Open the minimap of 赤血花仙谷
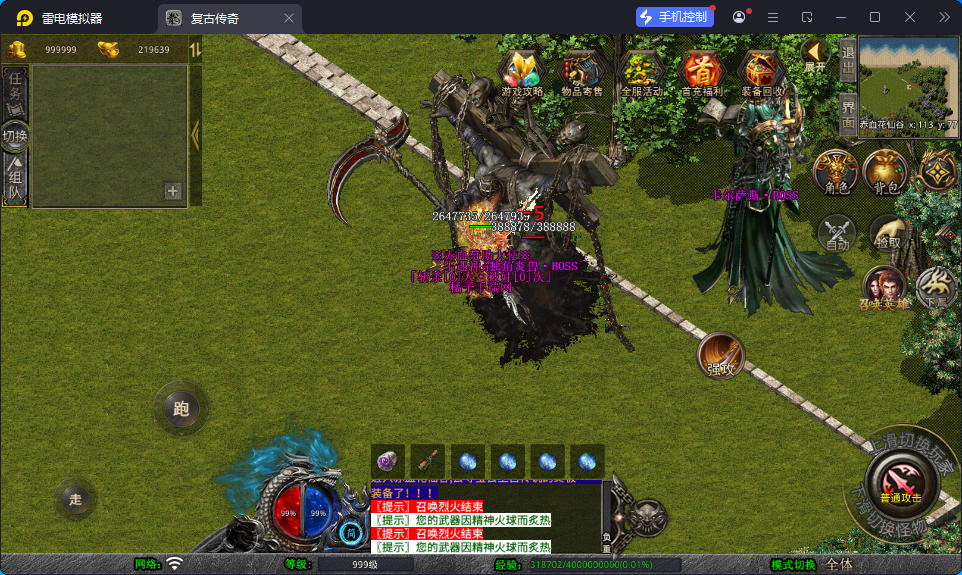 tap(908, 85)
